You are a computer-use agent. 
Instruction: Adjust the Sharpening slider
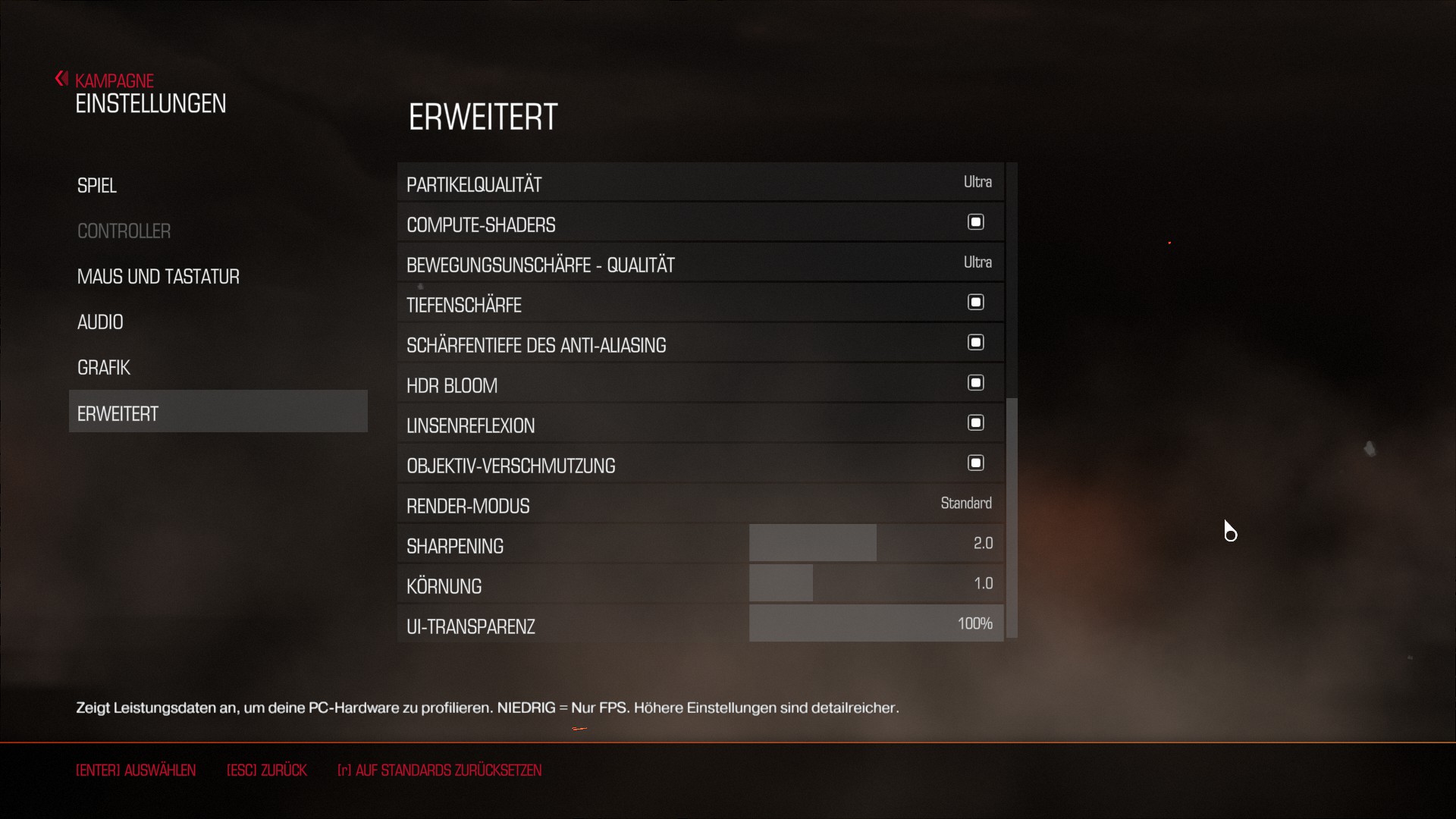876,544
